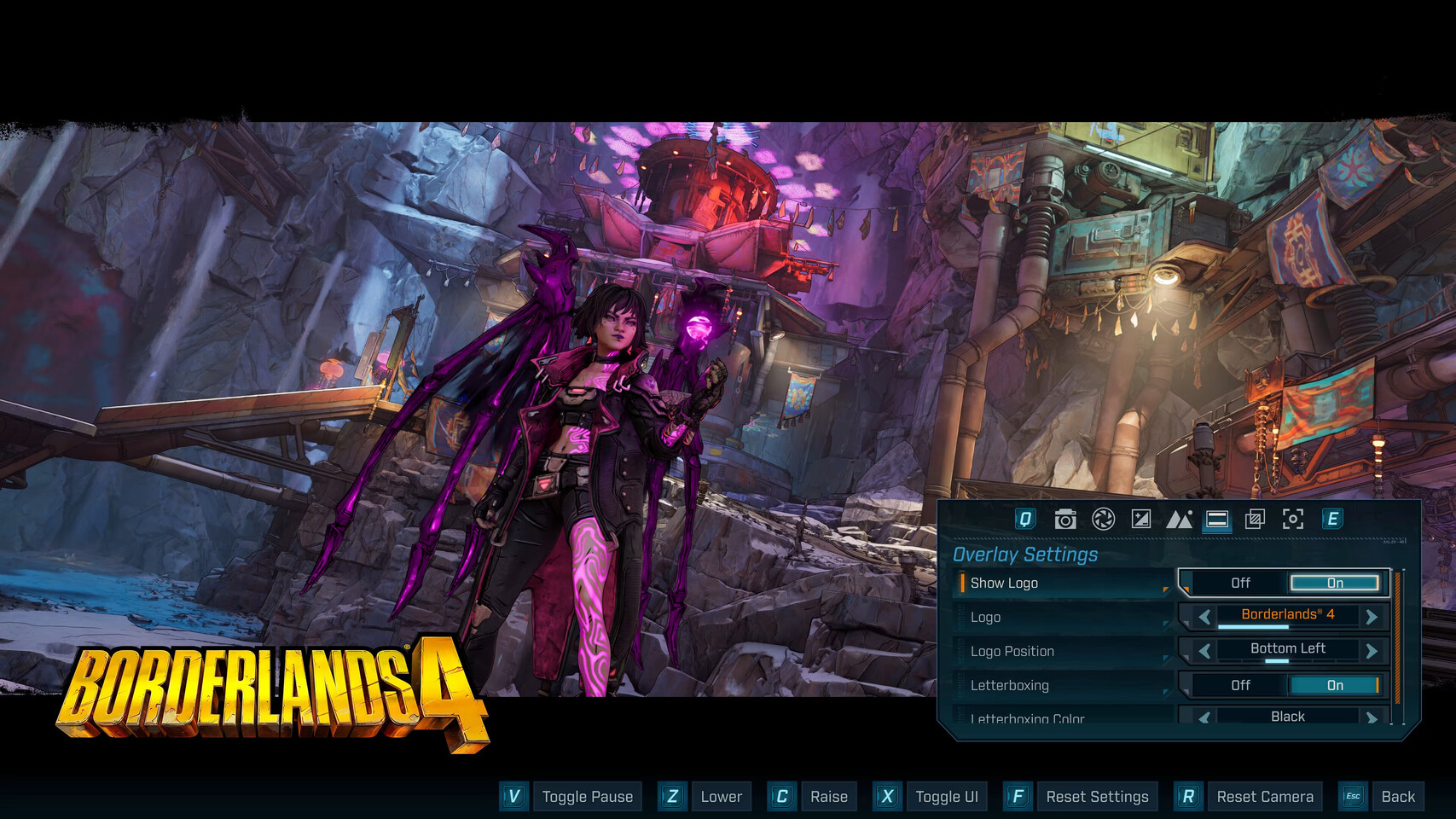This screenshot has width=1456, height=819.
Task: Click the exposure adjustment icon in the toolbar
Action: (x=1141, y=519)
